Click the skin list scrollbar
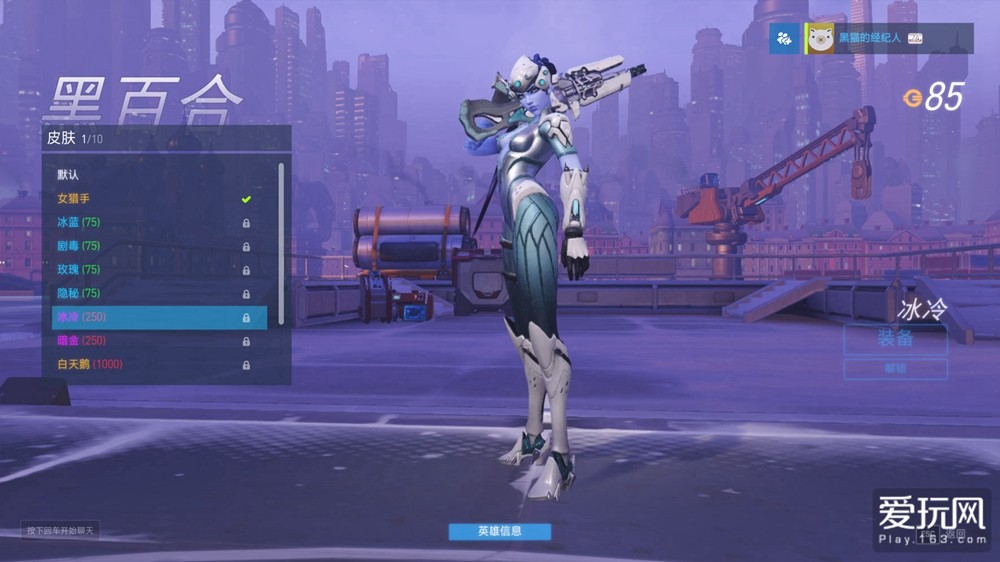This screenshot has width=1000, height=562. click(x=281, y=240)
